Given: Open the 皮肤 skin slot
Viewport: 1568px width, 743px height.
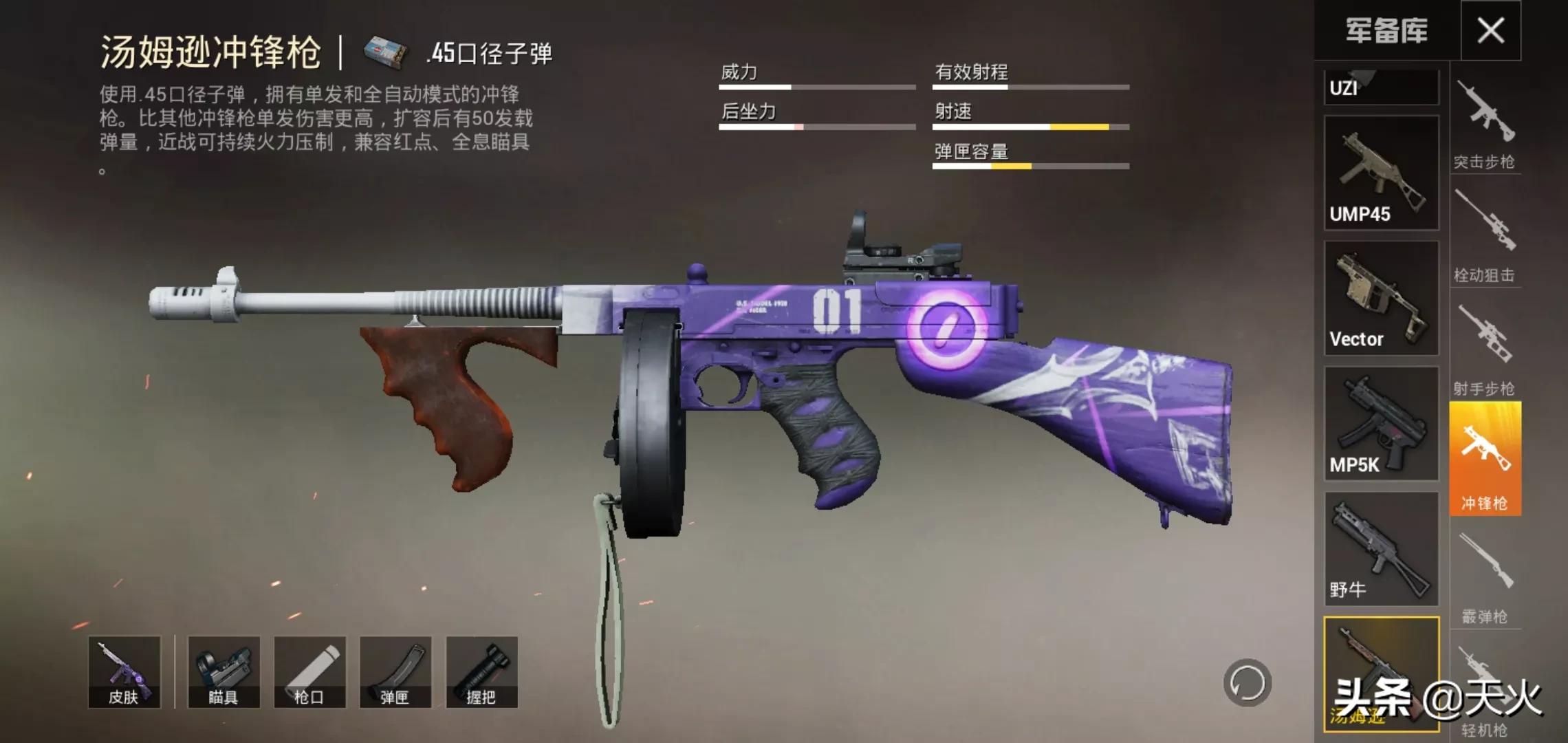Looking at the screenshot, I should pyautogui.click(x=124, y=672).
